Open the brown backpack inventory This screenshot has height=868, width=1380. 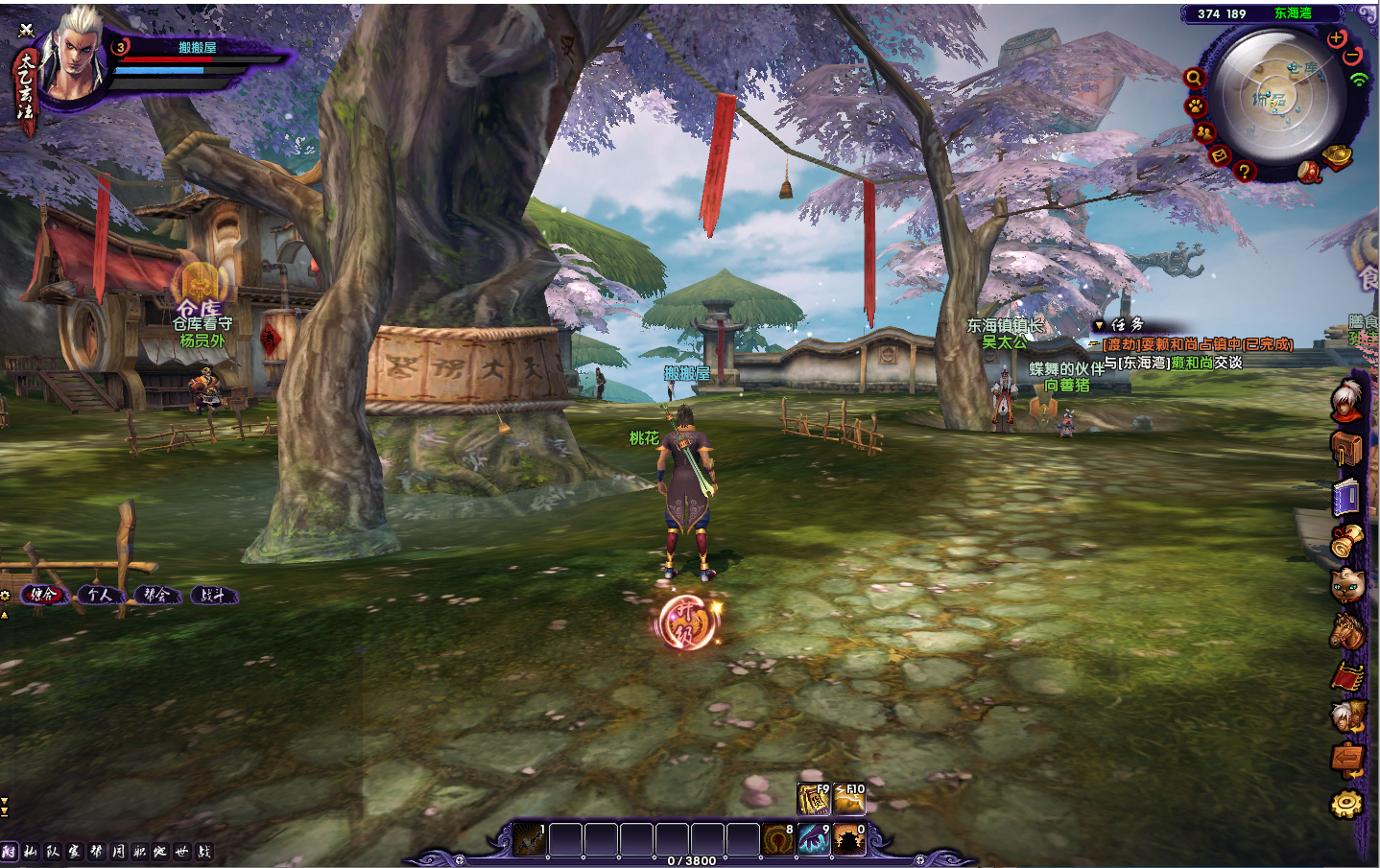1347,447
